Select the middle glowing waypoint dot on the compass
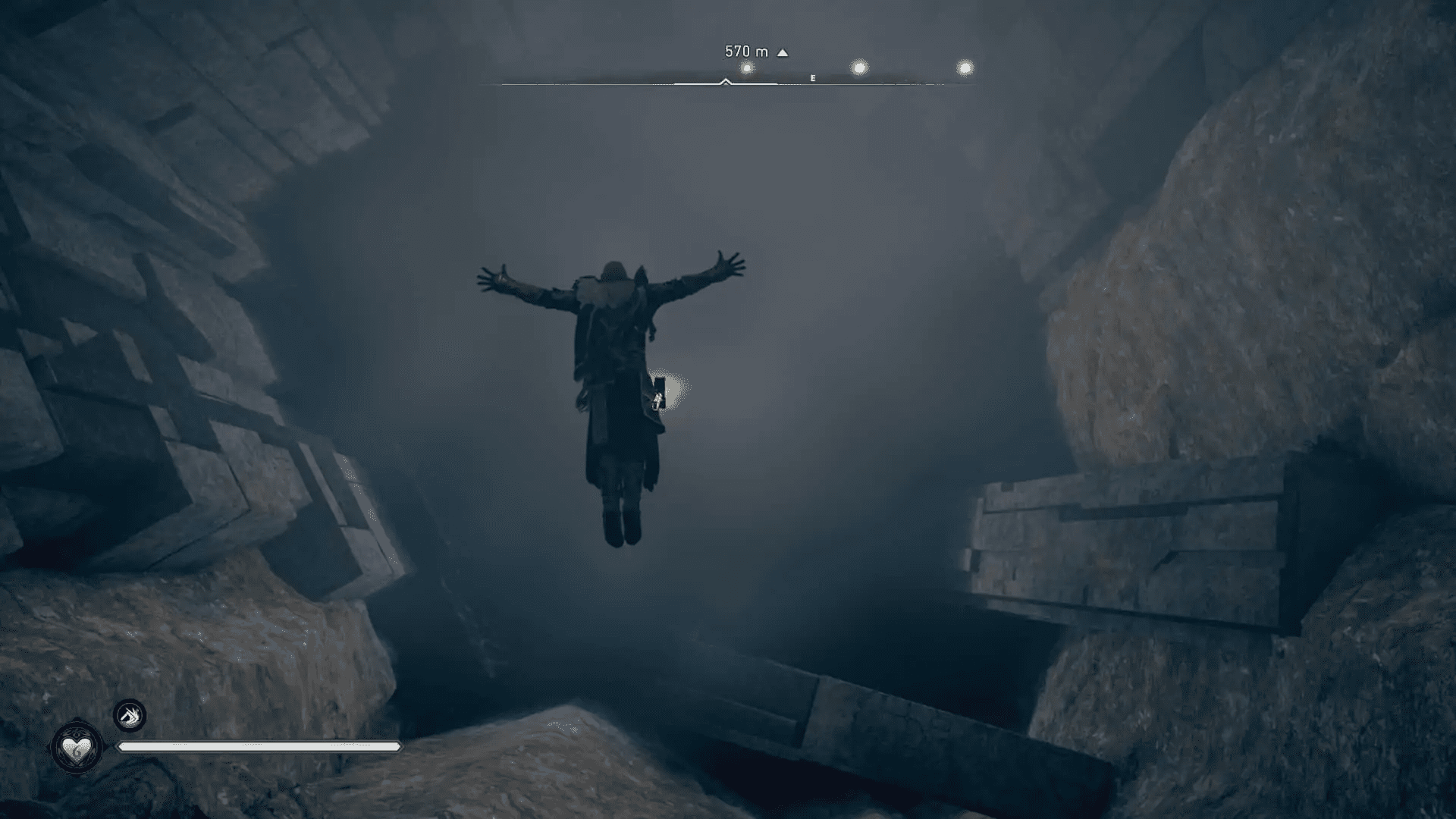 point(859,67)
